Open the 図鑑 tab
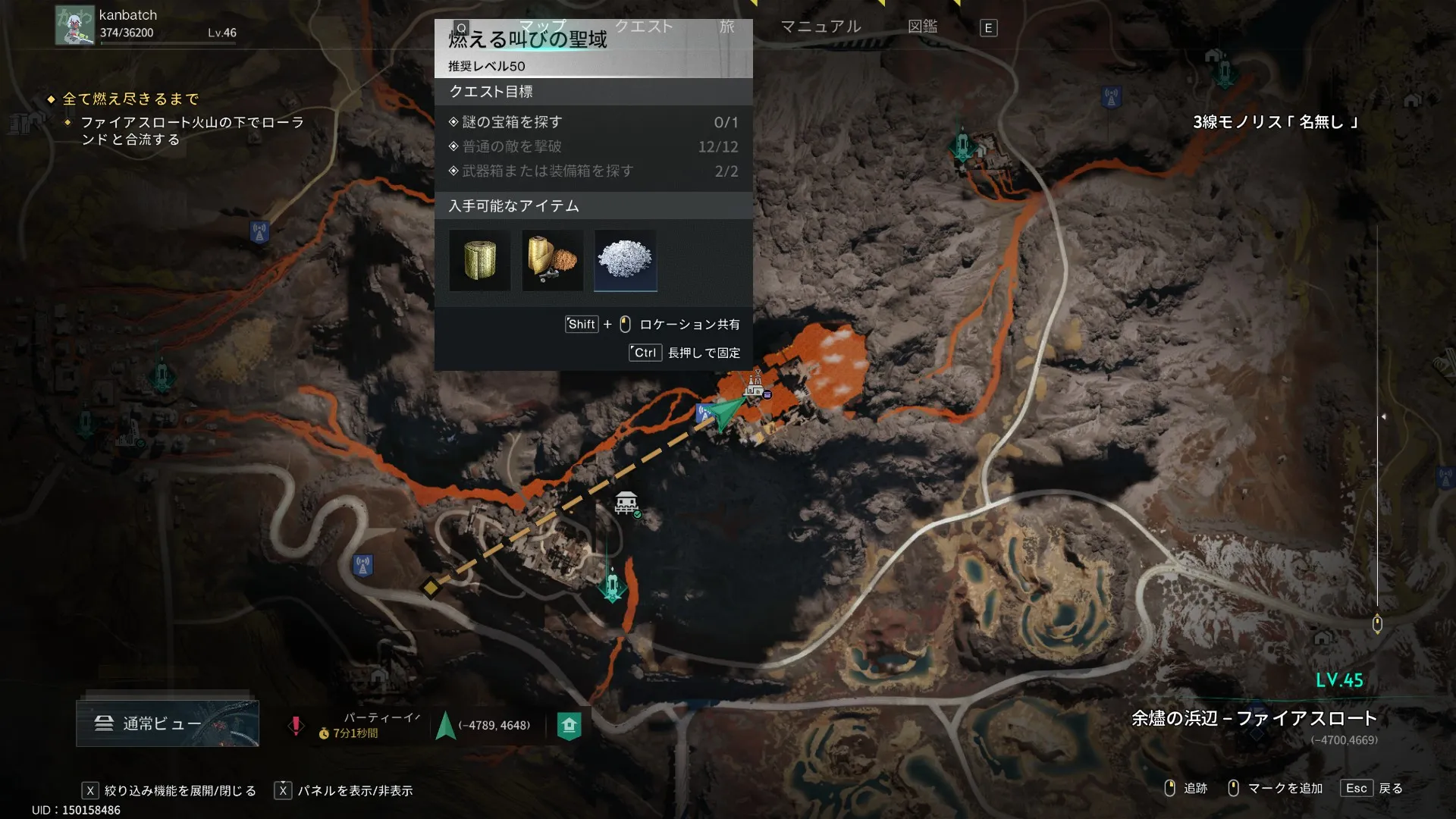The image size is (1456, 819). tap(922, 27)
